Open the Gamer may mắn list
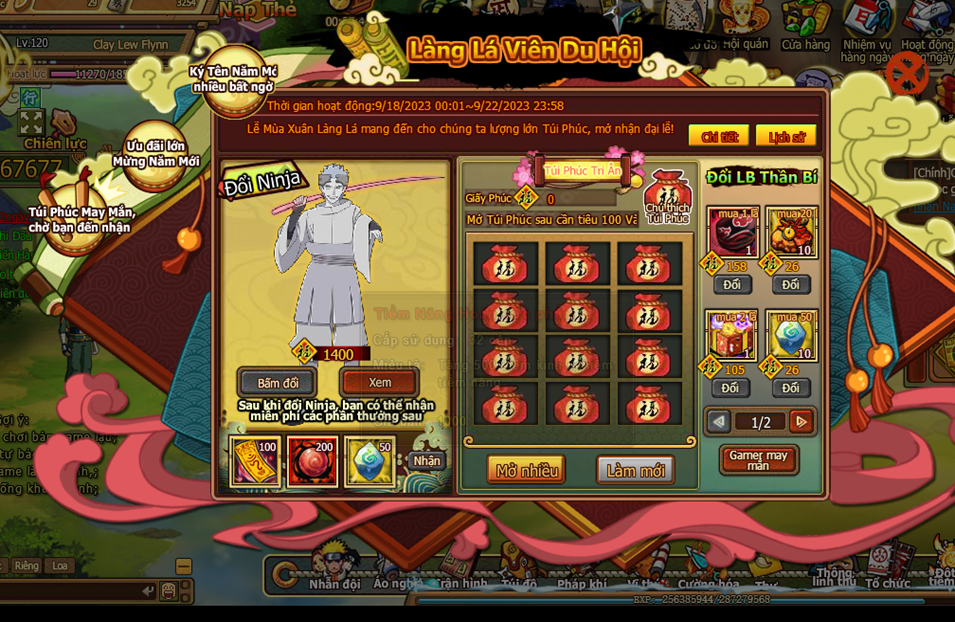Image resolution: width=955 pixels, height=622 pixels. 759,460
